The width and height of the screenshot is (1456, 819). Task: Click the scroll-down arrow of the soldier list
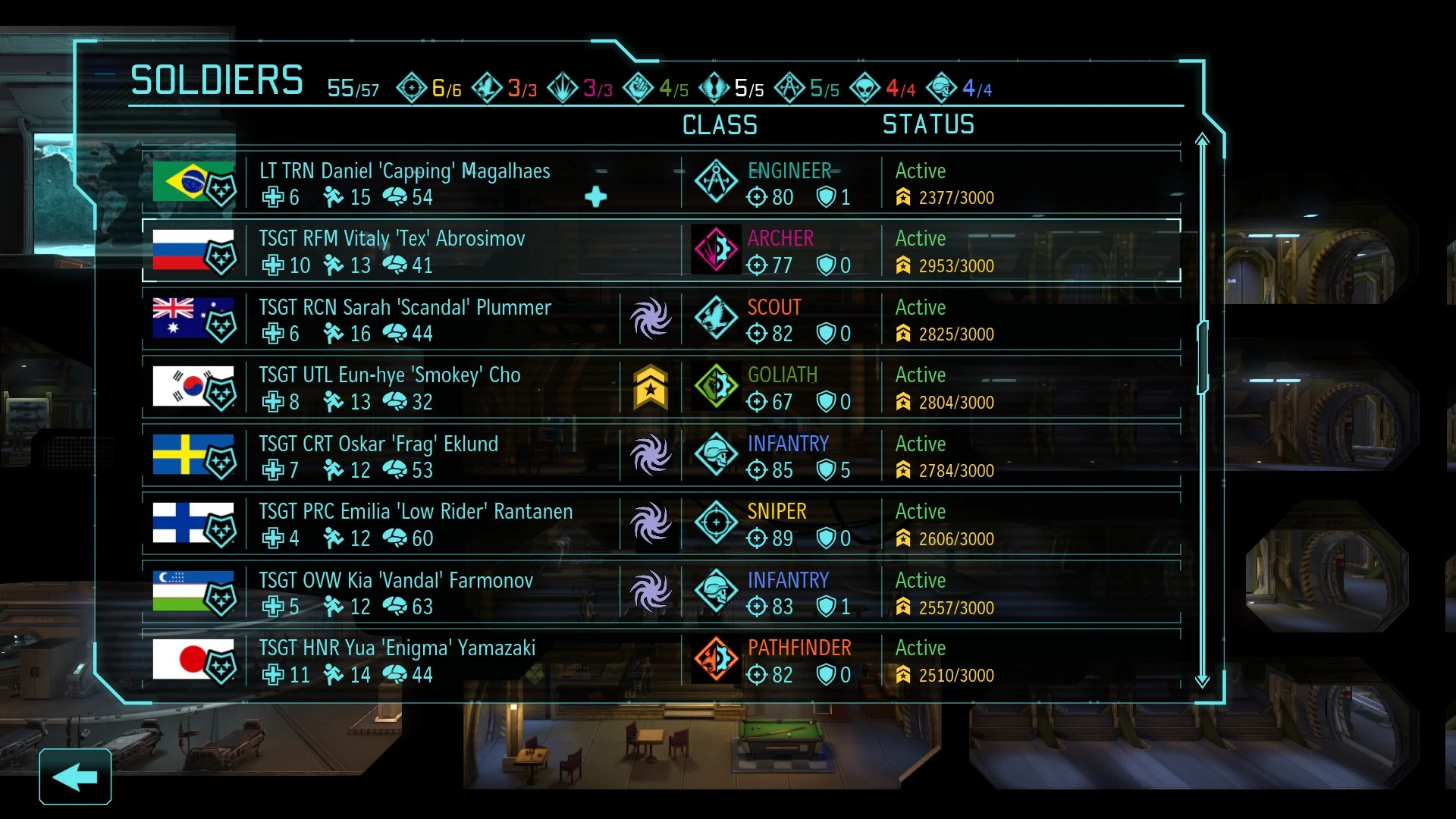tap(1202, 680)
